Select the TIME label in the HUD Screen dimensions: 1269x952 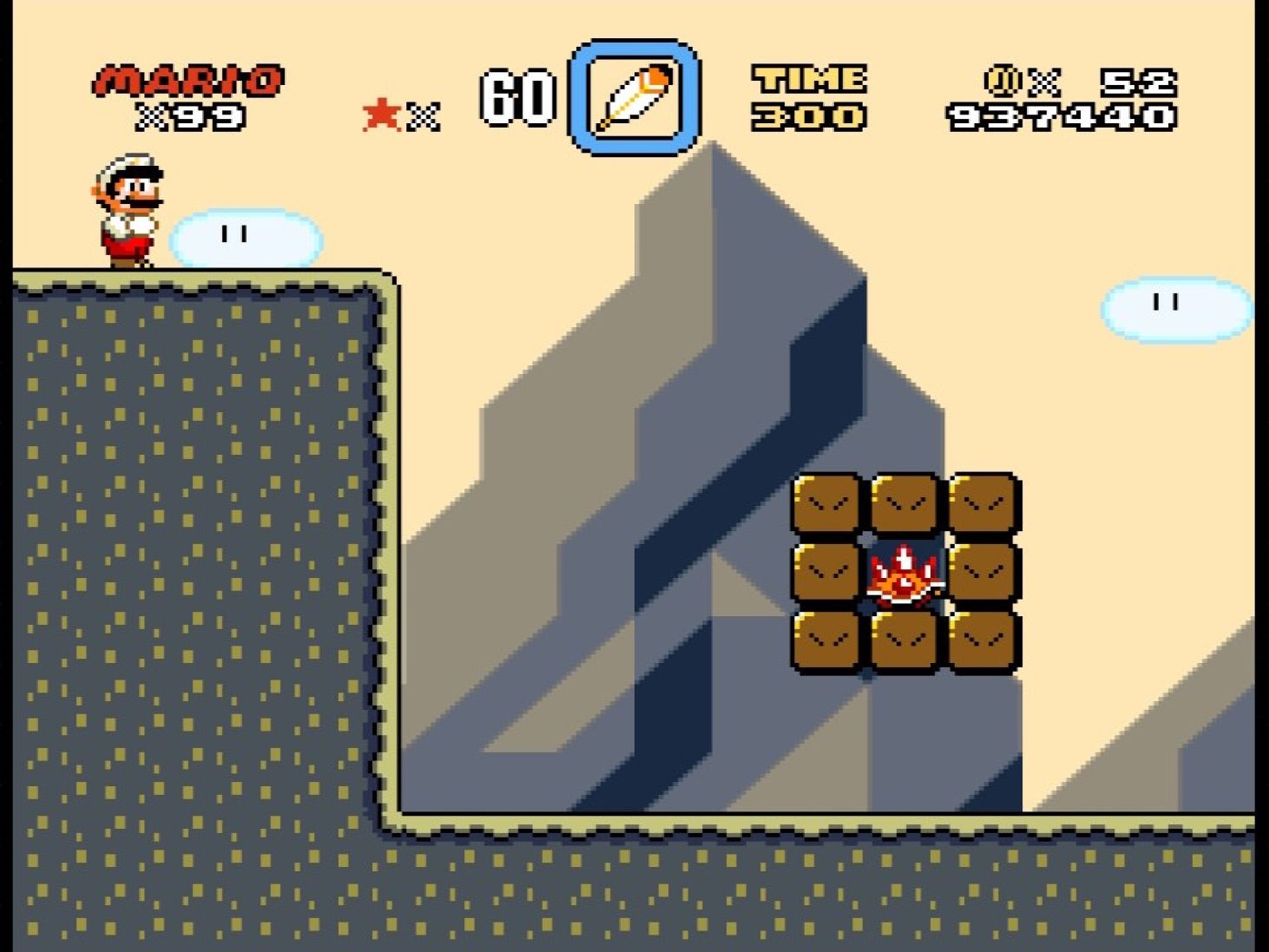(x=809, y=78)
